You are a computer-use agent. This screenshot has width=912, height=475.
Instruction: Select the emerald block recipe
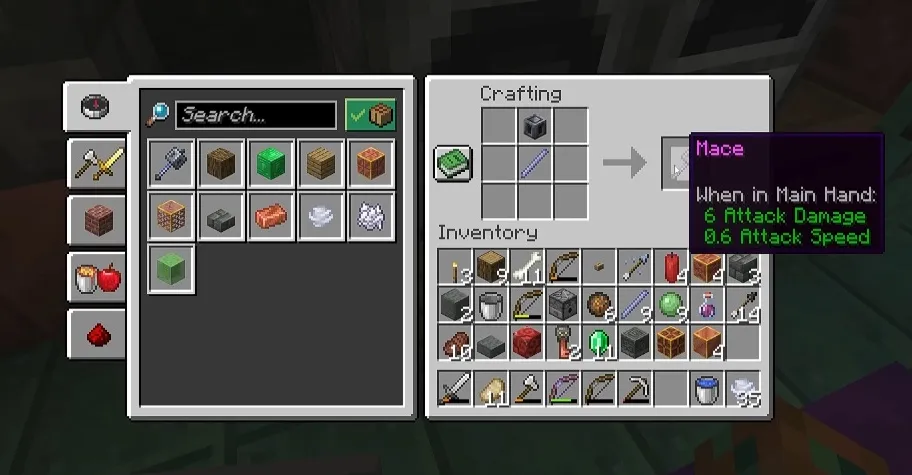click(271, 163)
